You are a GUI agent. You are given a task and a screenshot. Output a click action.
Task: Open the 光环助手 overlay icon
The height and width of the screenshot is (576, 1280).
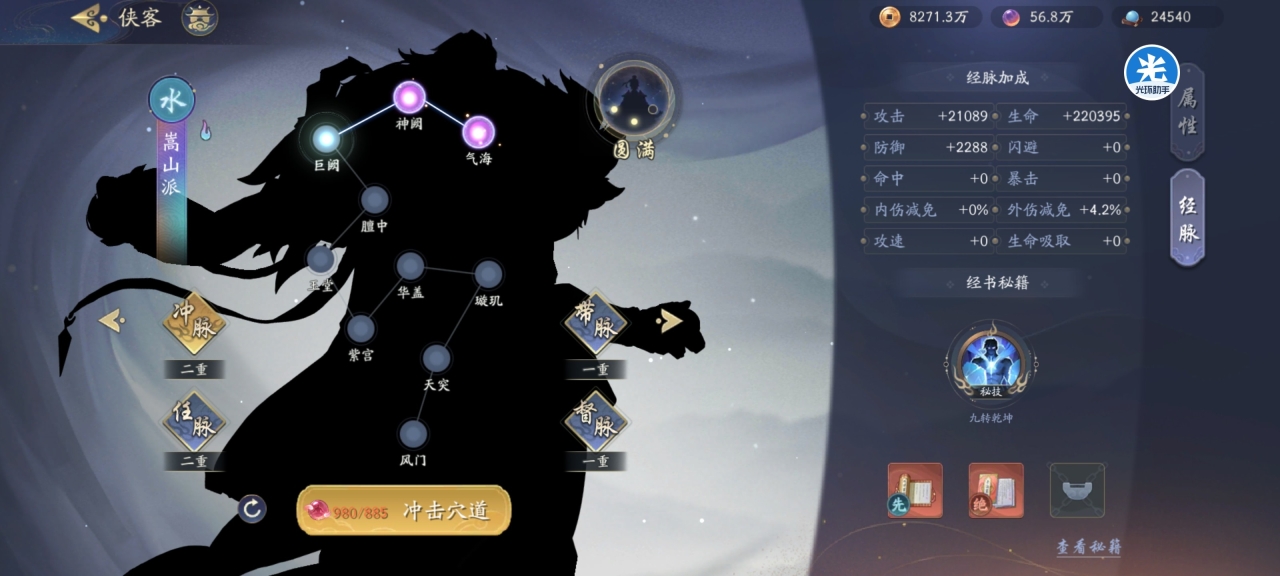pos(1151,72)
